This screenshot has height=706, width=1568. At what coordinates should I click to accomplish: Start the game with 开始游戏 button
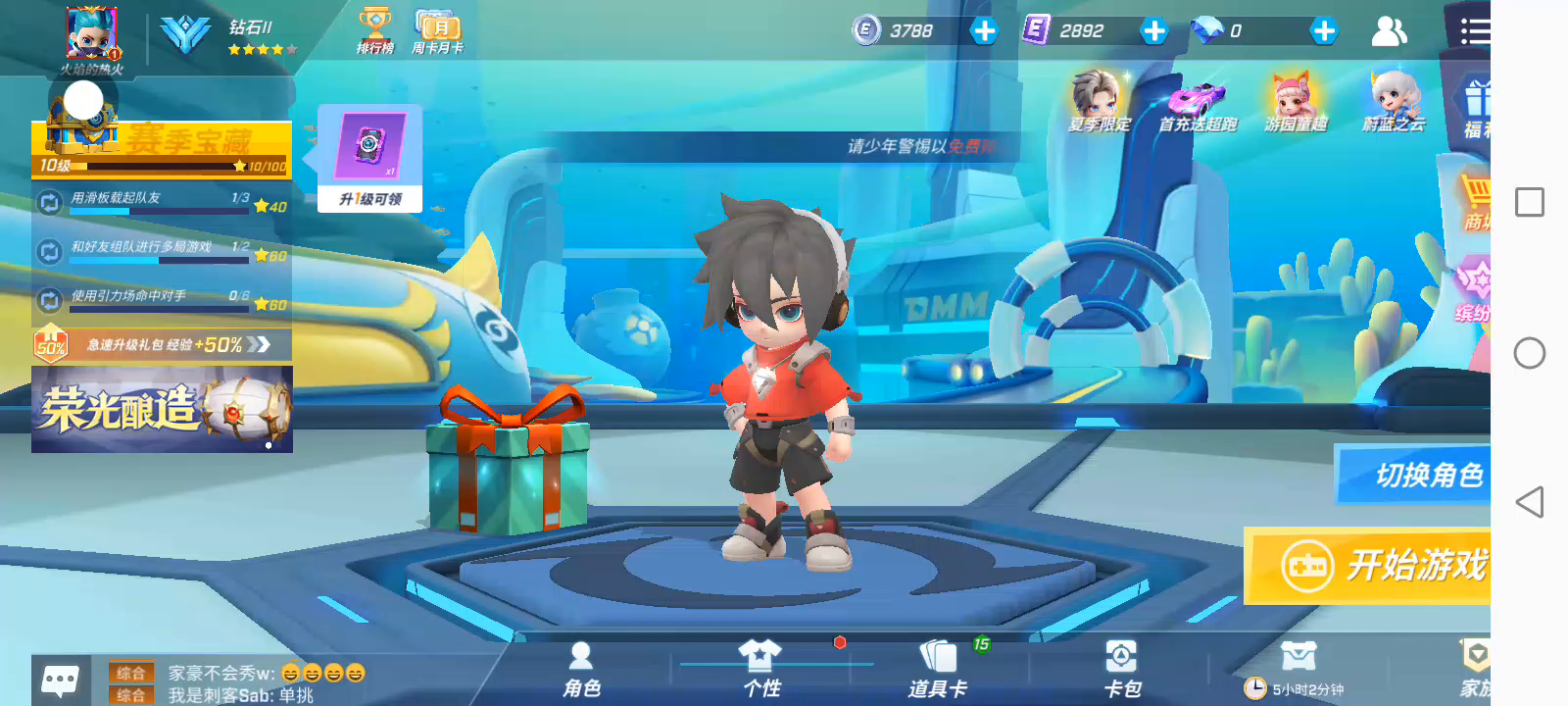tap(1372, 566)
